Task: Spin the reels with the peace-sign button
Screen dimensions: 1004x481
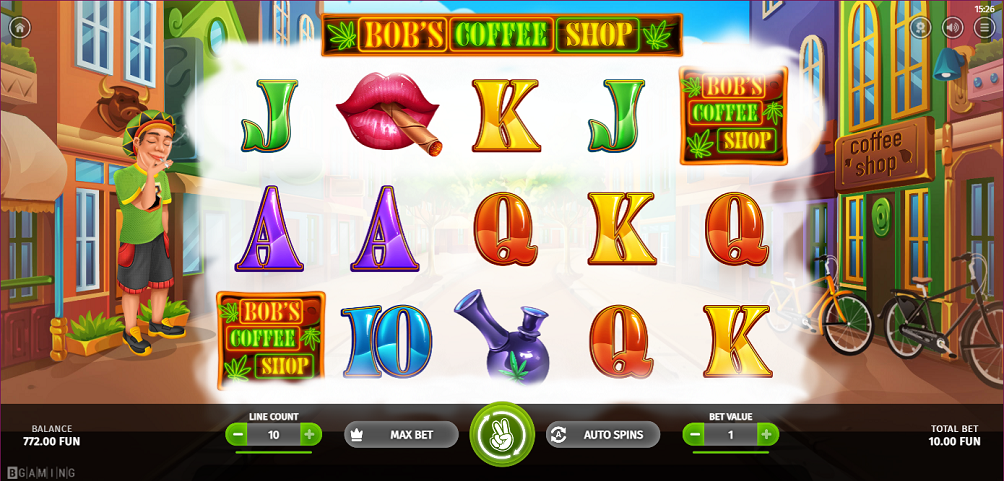Action: tap(502, 435)
